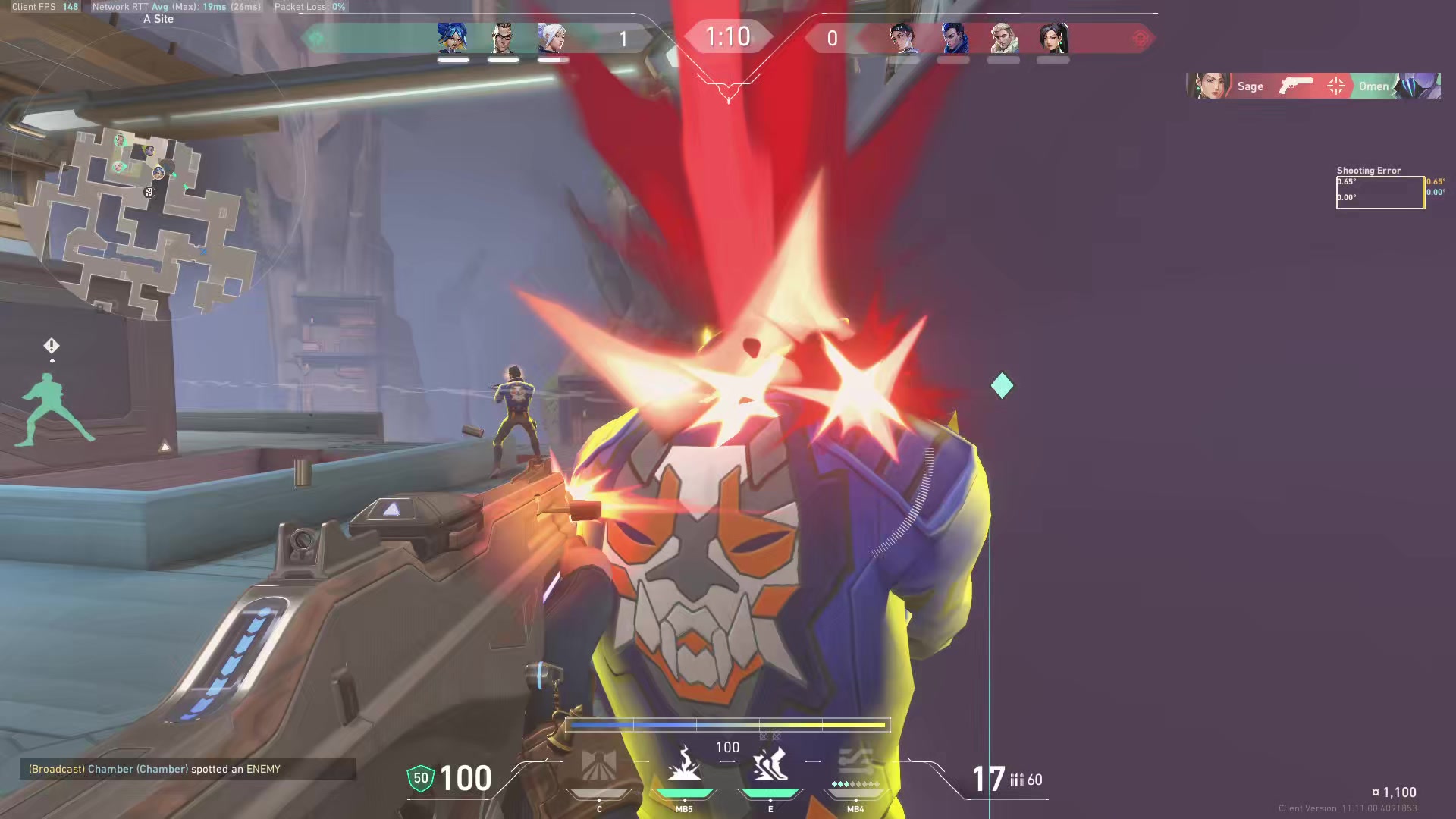Select the blond enemy agent portrait
The image size is (1456, 819).
1003,38
